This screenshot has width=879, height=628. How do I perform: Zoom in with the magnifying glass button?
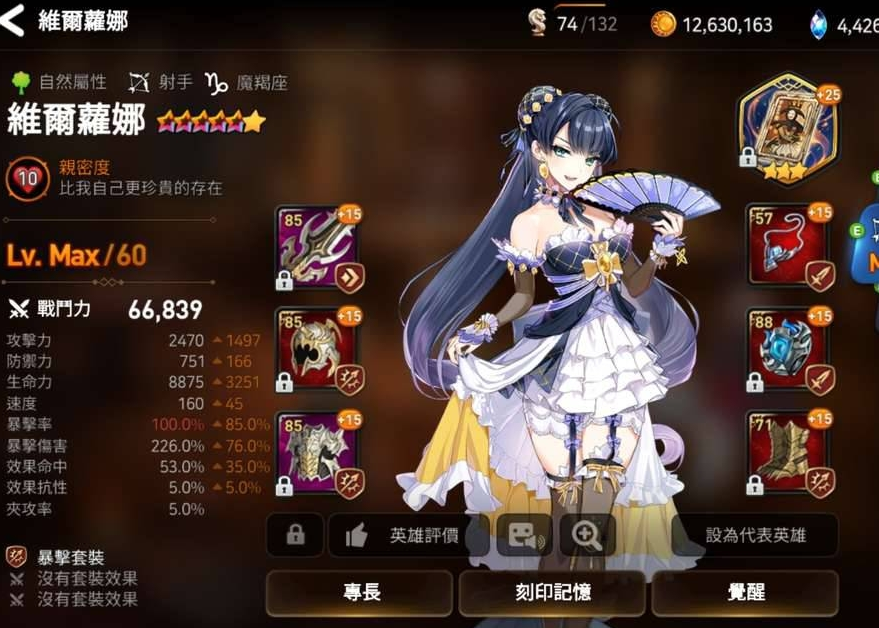(x=586, y=535)
